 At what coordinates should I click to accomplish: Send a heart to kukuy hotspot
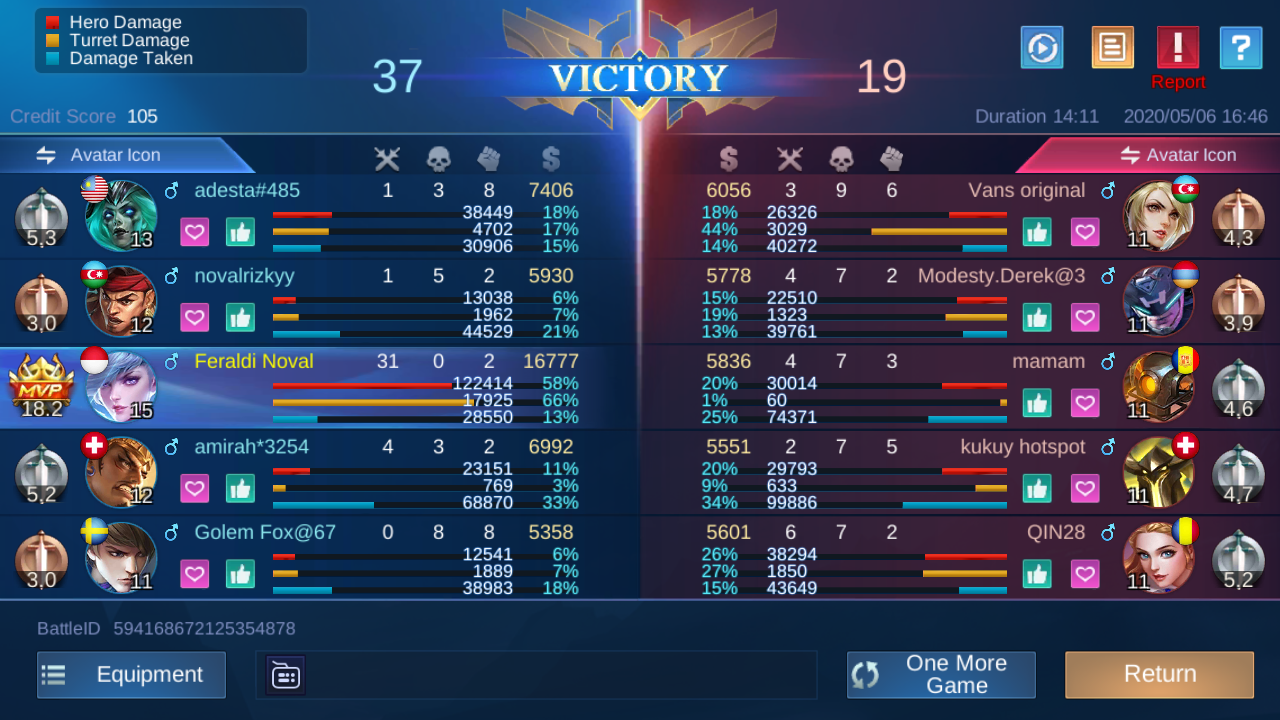(x=1085, y=488)
